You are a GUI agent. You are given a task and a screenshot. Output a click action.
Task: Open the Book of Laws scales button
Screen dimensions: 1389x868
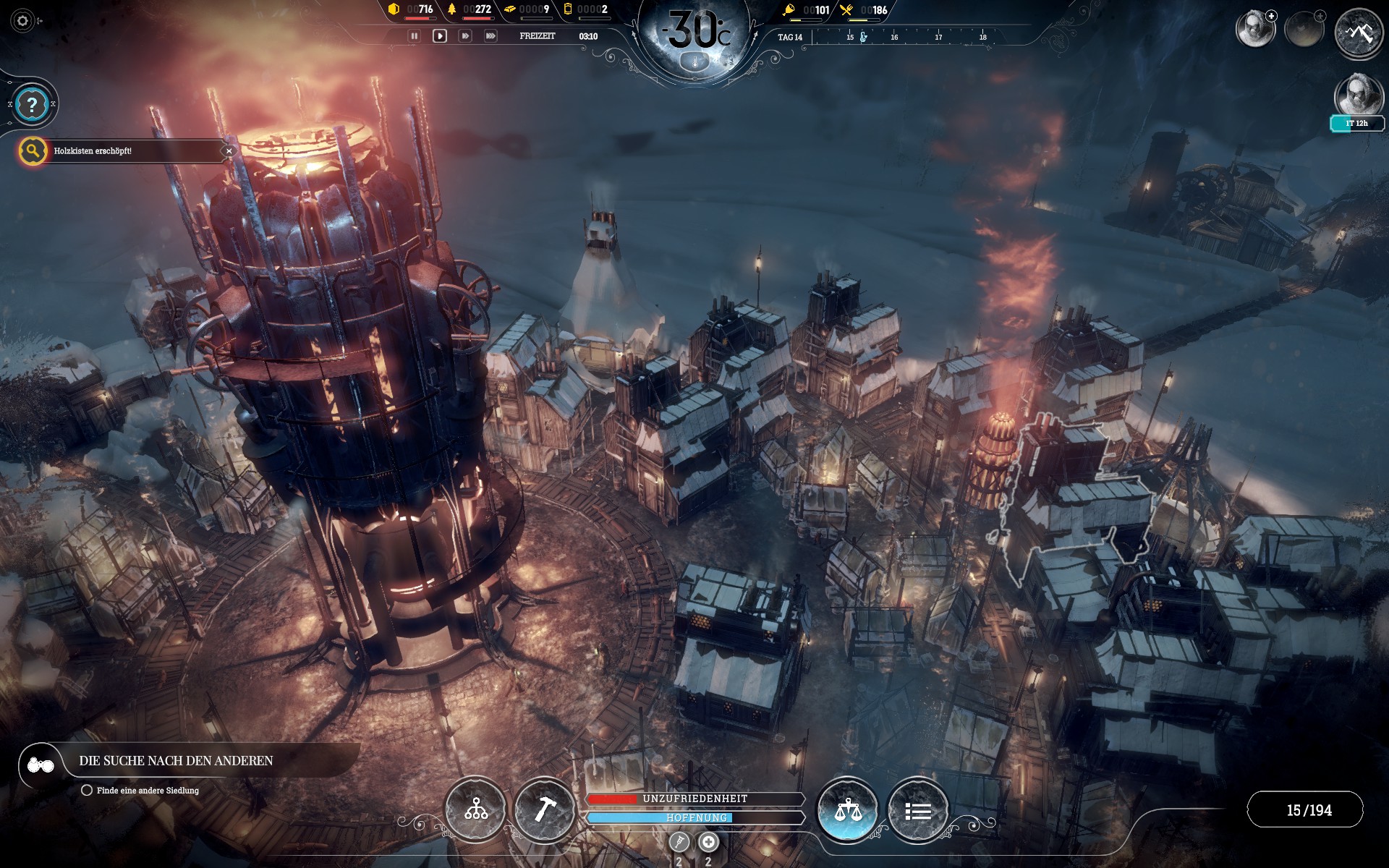tap(847, 809)
